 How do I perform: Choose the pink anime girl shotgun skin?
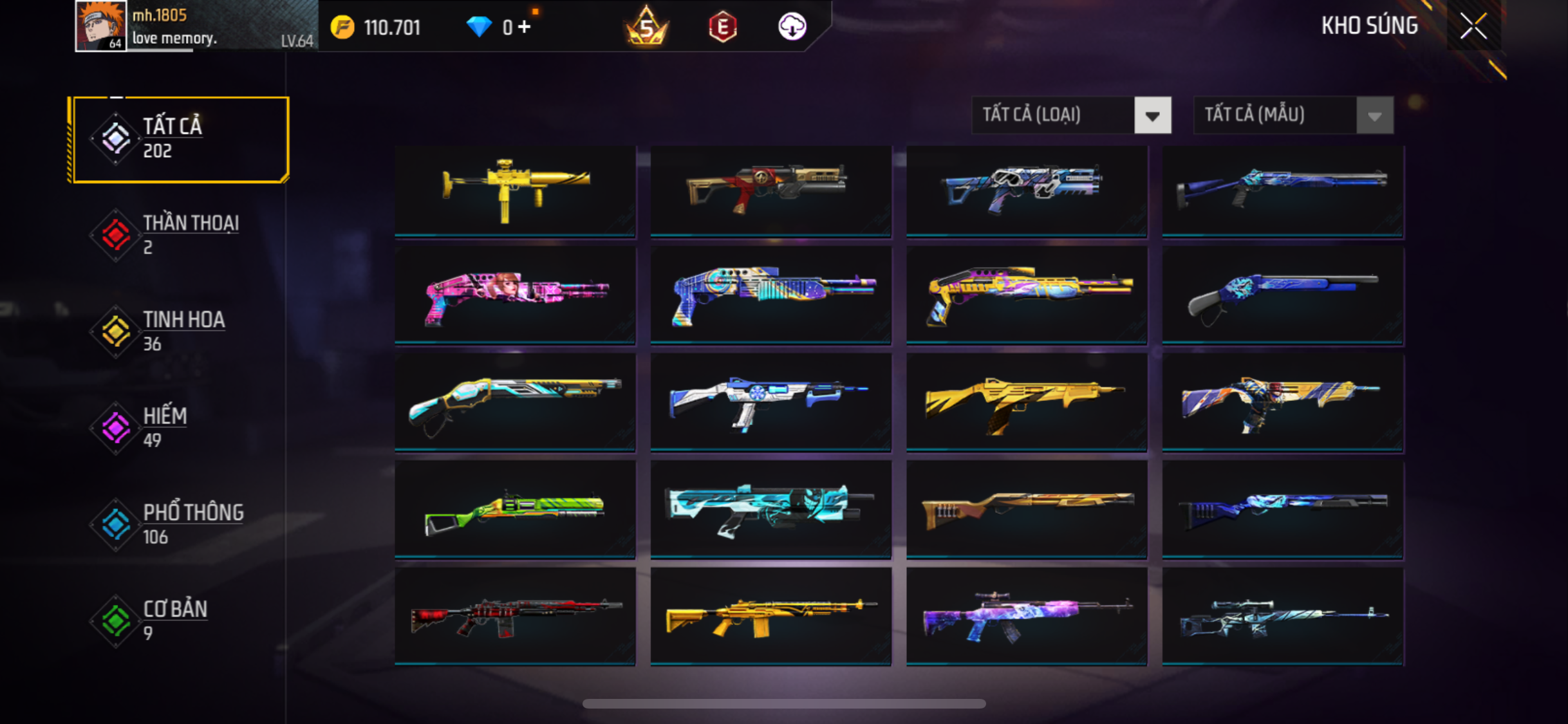click(515, 296)
